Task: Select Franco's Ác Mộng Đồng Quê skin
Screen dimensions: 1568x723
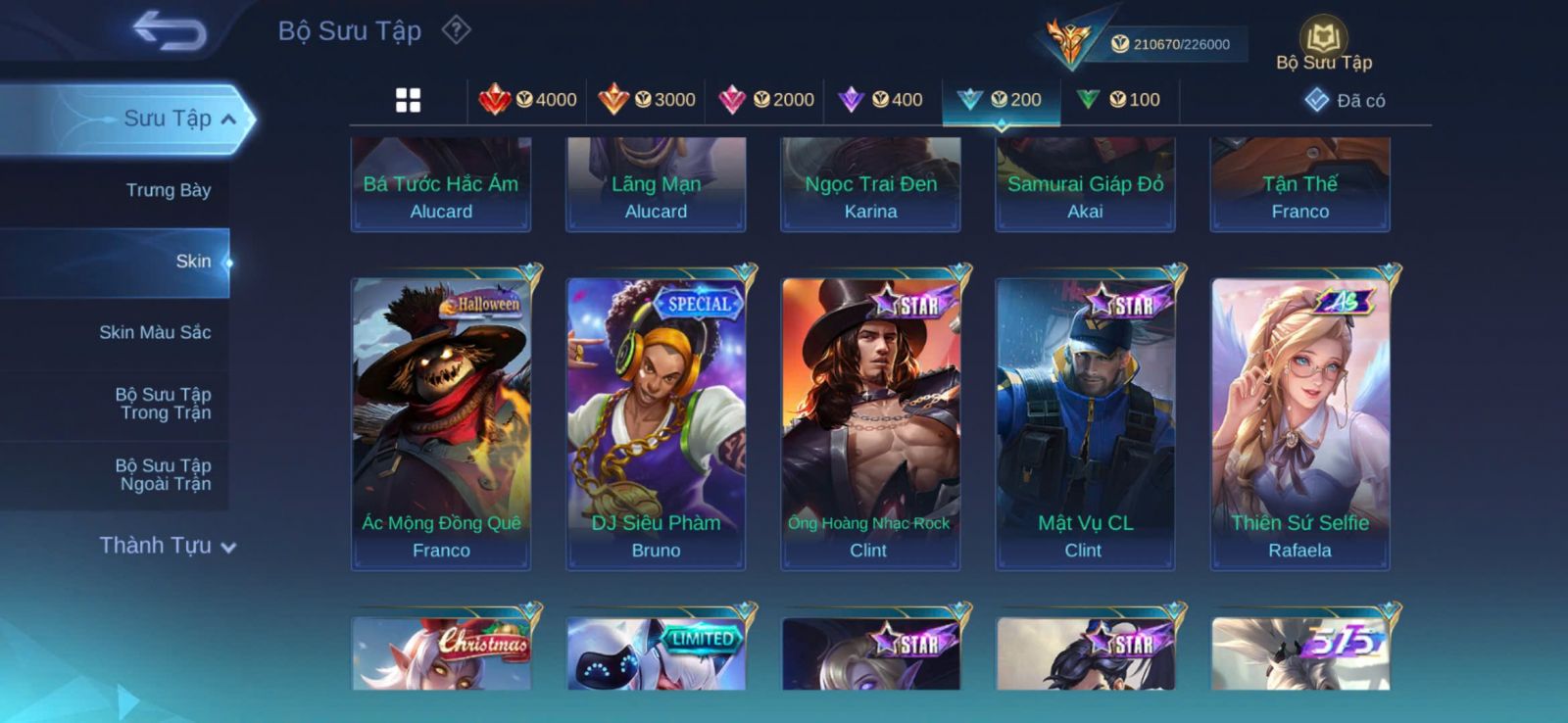Action: coord(441,422)
